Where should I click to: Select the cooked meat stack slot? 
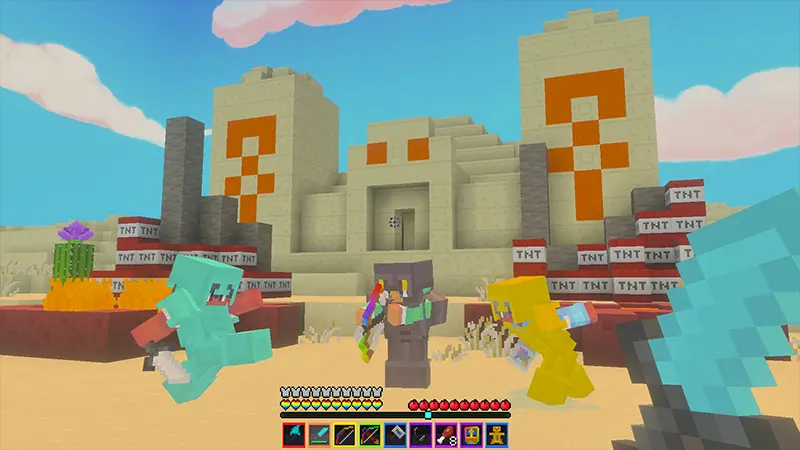point(445,434)
